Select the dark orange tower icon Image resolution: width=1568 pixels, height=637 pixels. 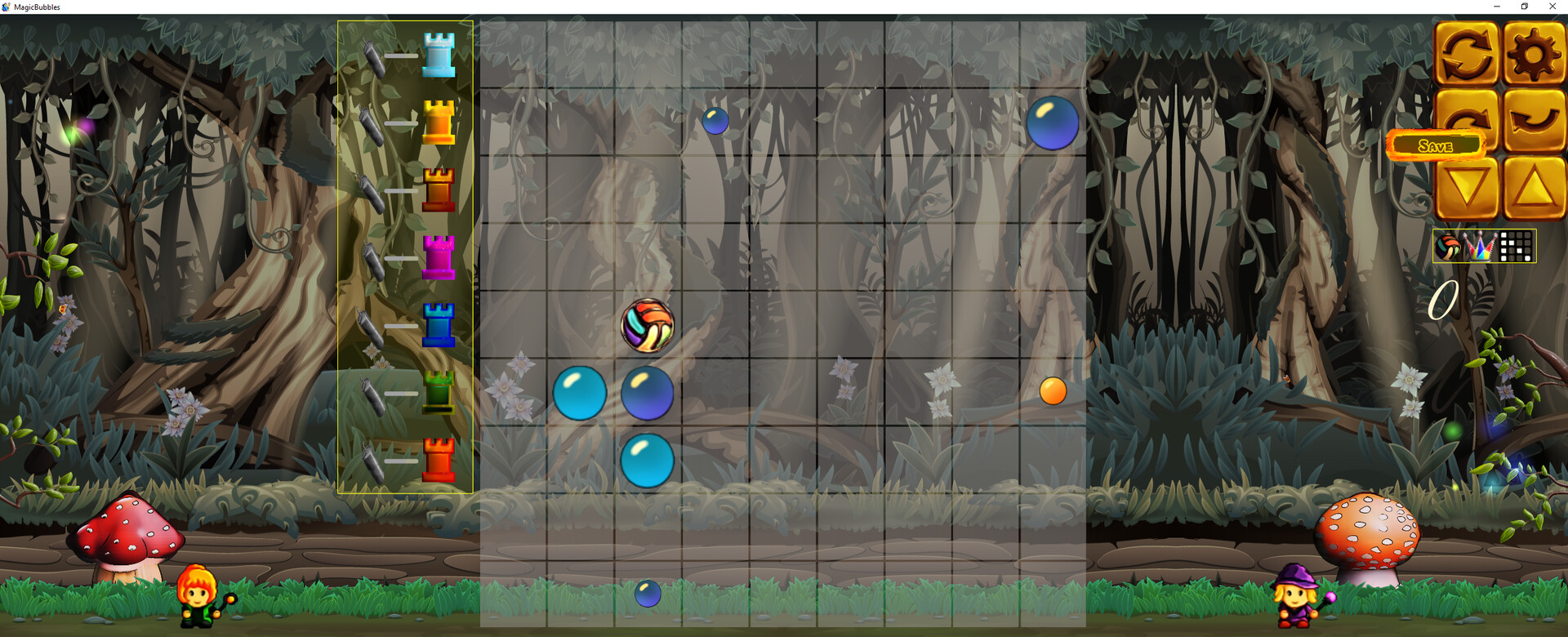coord(440,189)
